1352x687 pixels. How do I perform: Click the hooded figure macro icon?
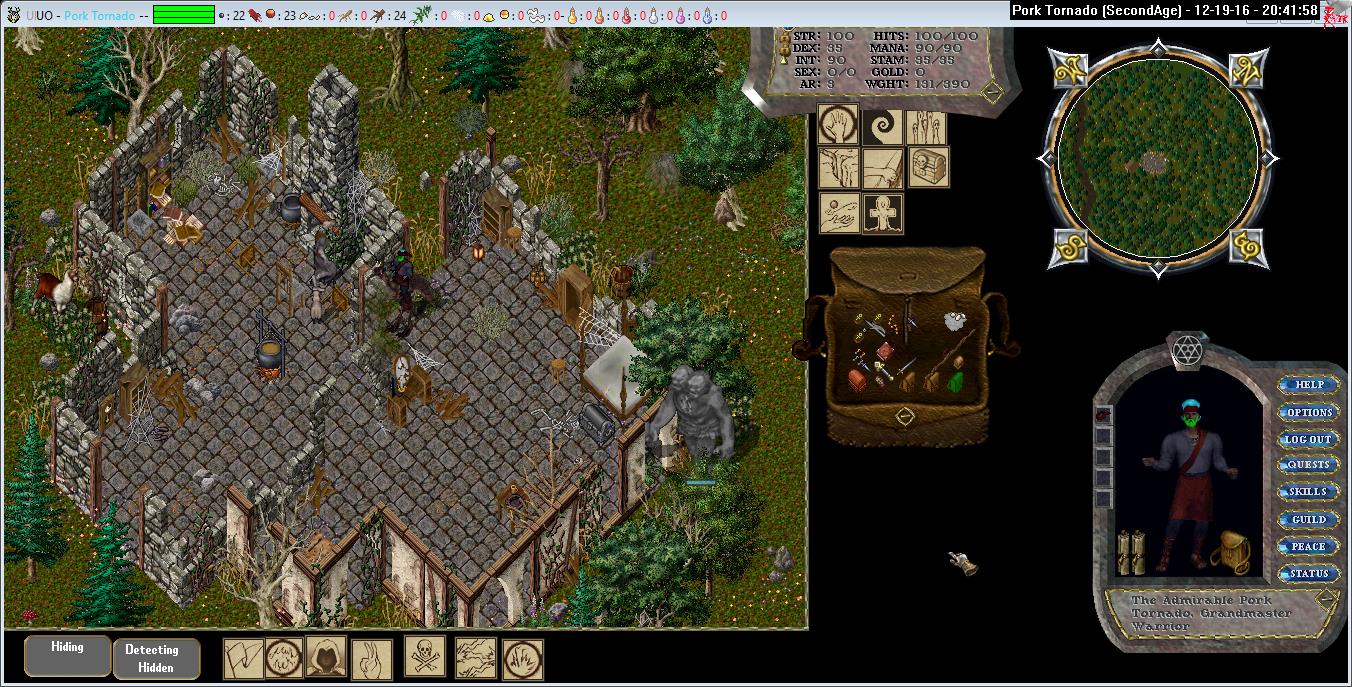coord(326,657)
